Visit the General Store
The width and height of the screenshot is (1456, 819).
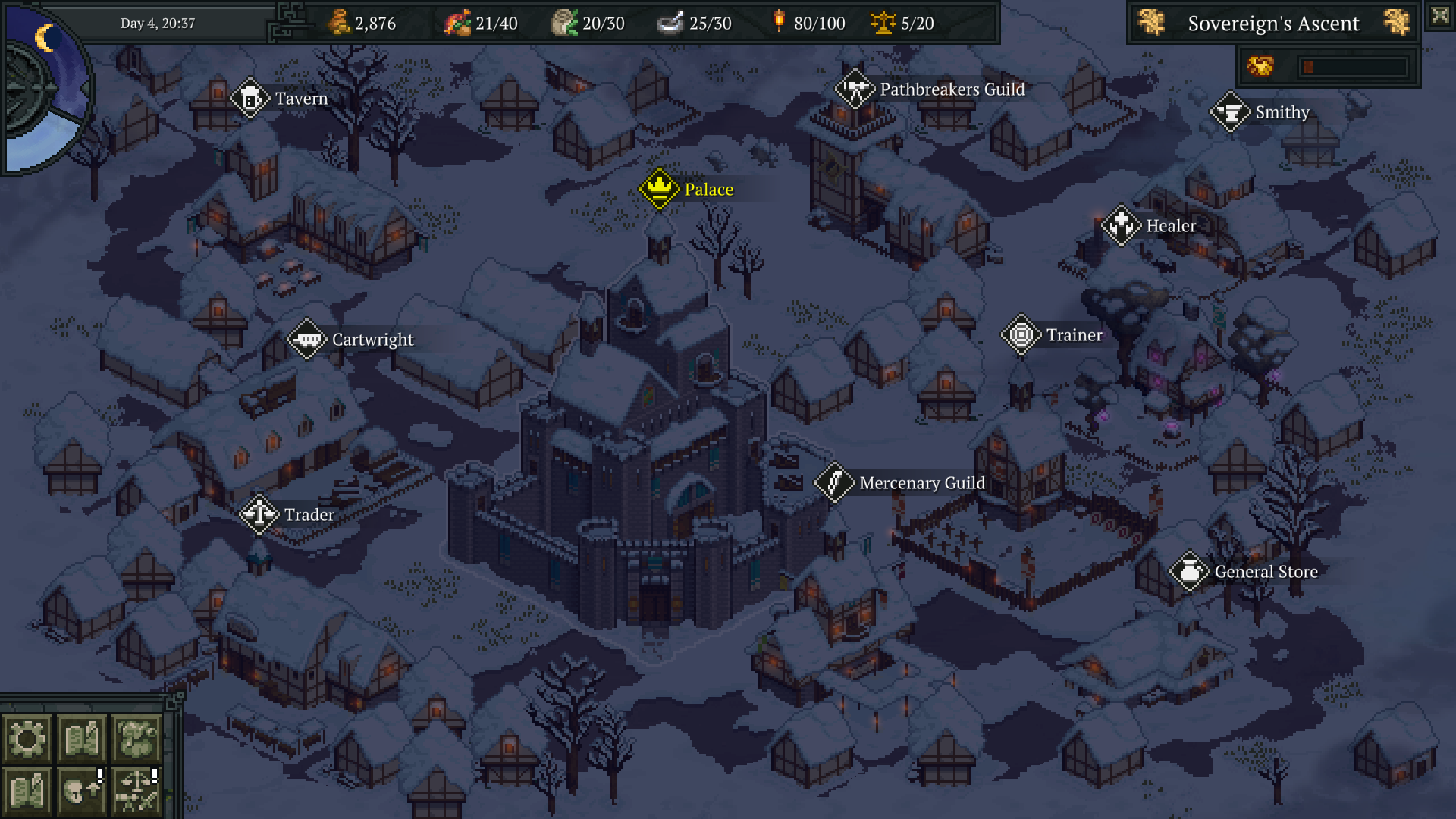click(x=1190, y=571)
